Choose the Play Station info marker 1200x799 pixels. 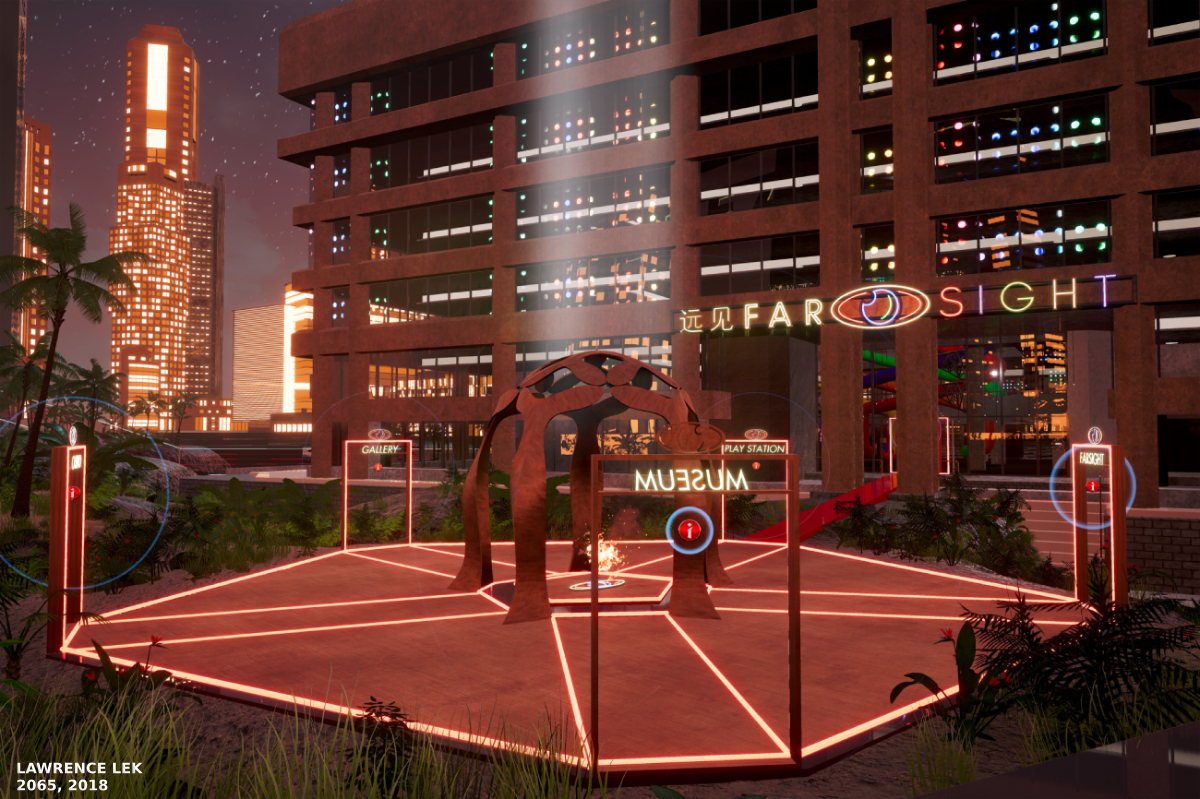(x=754, y=466)
